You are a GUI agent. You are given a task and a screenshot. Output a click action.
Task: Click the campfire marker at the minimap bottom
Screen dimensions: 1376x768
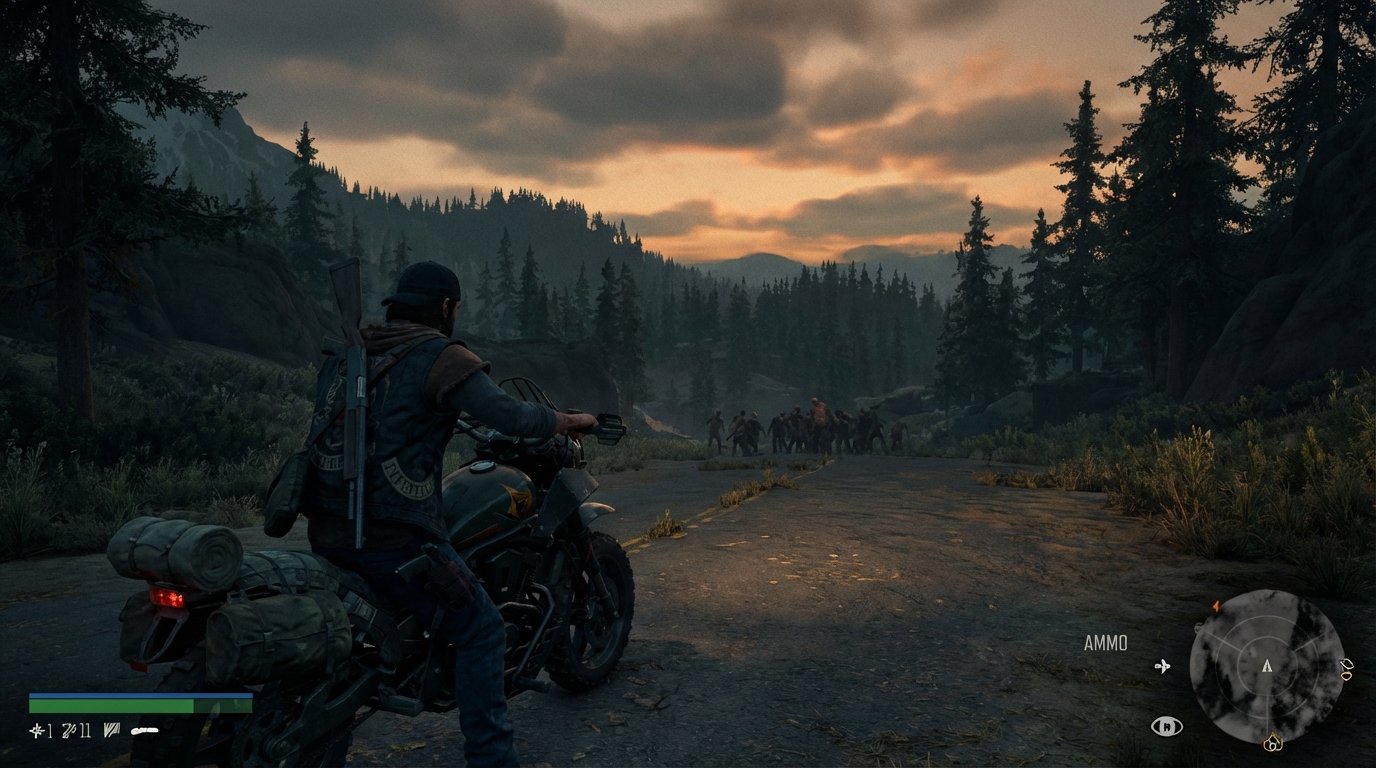click(x=1273, y=742)
